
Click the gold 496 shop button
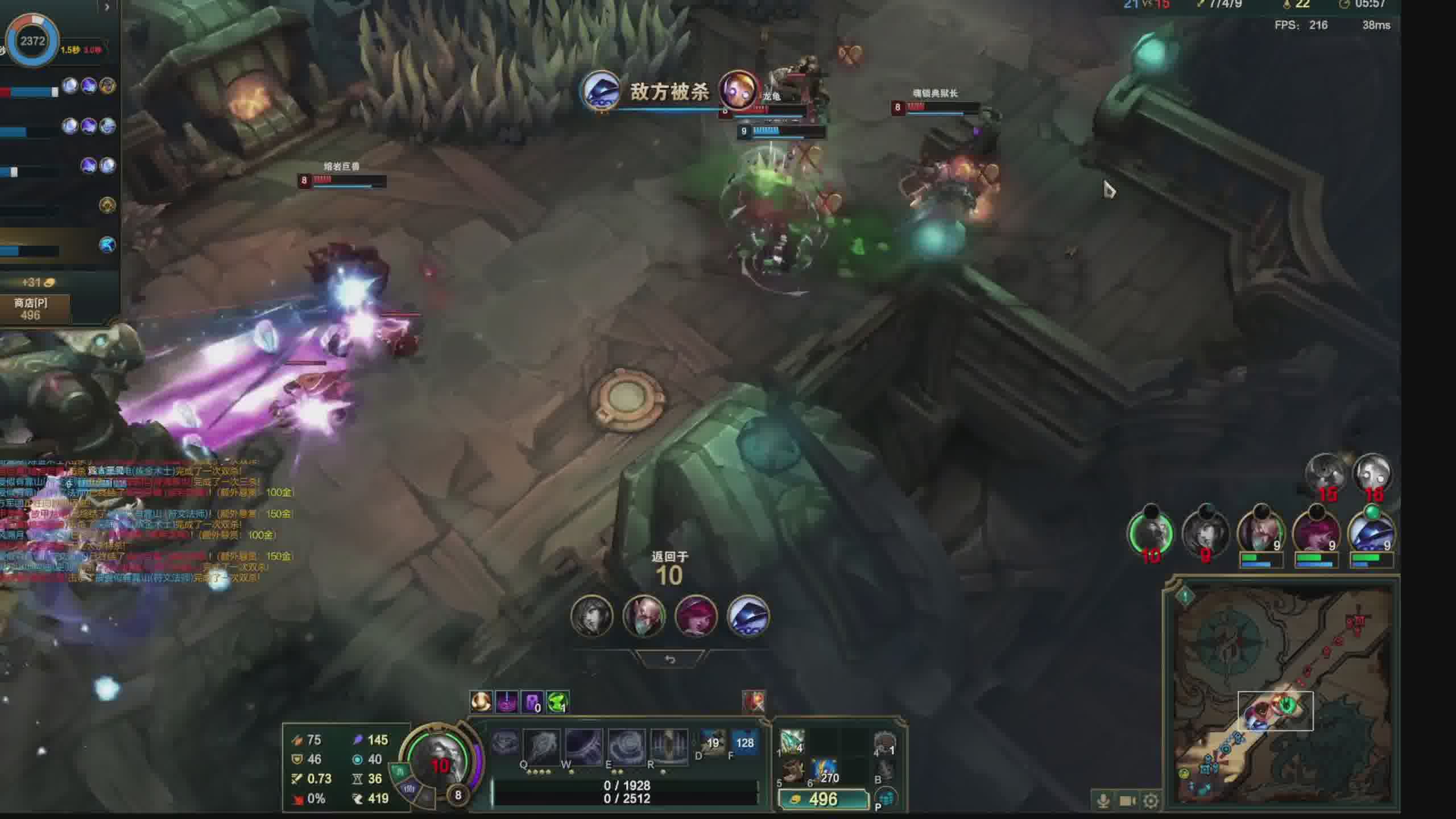coord(822,799)
